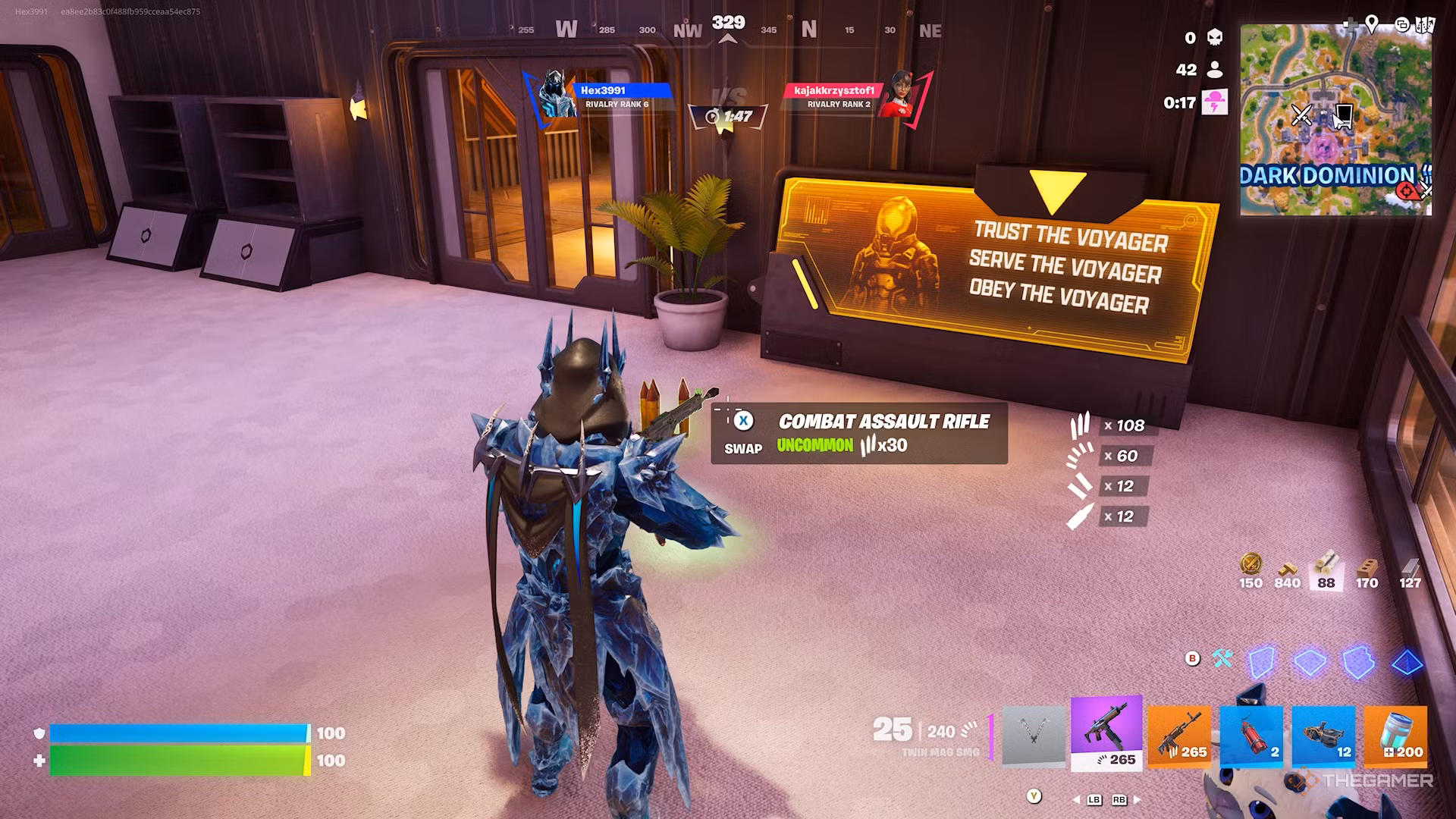Select the stairs building piece
Image resolution: width=1456 pixels, height=819 pixels.
point(1358,662)
